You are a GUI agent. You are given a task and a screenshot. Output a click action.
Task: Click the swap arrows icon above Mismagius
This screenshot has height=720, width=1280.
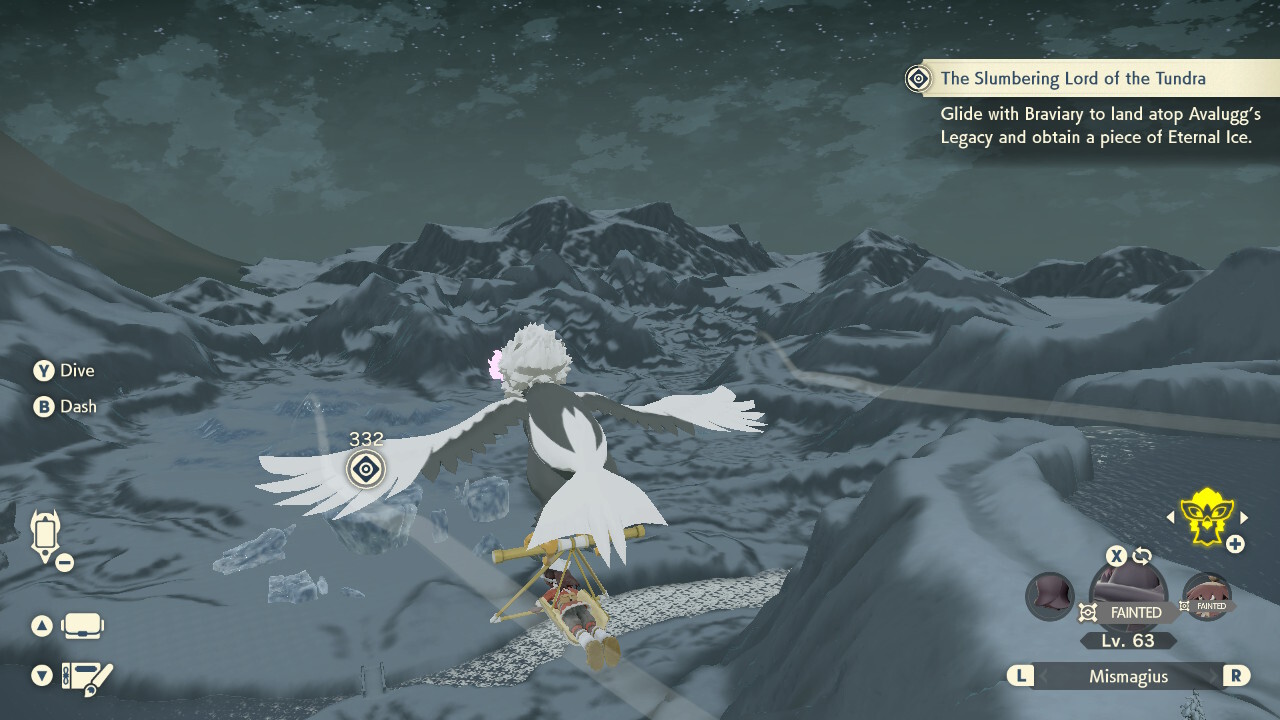point(1142,556)
